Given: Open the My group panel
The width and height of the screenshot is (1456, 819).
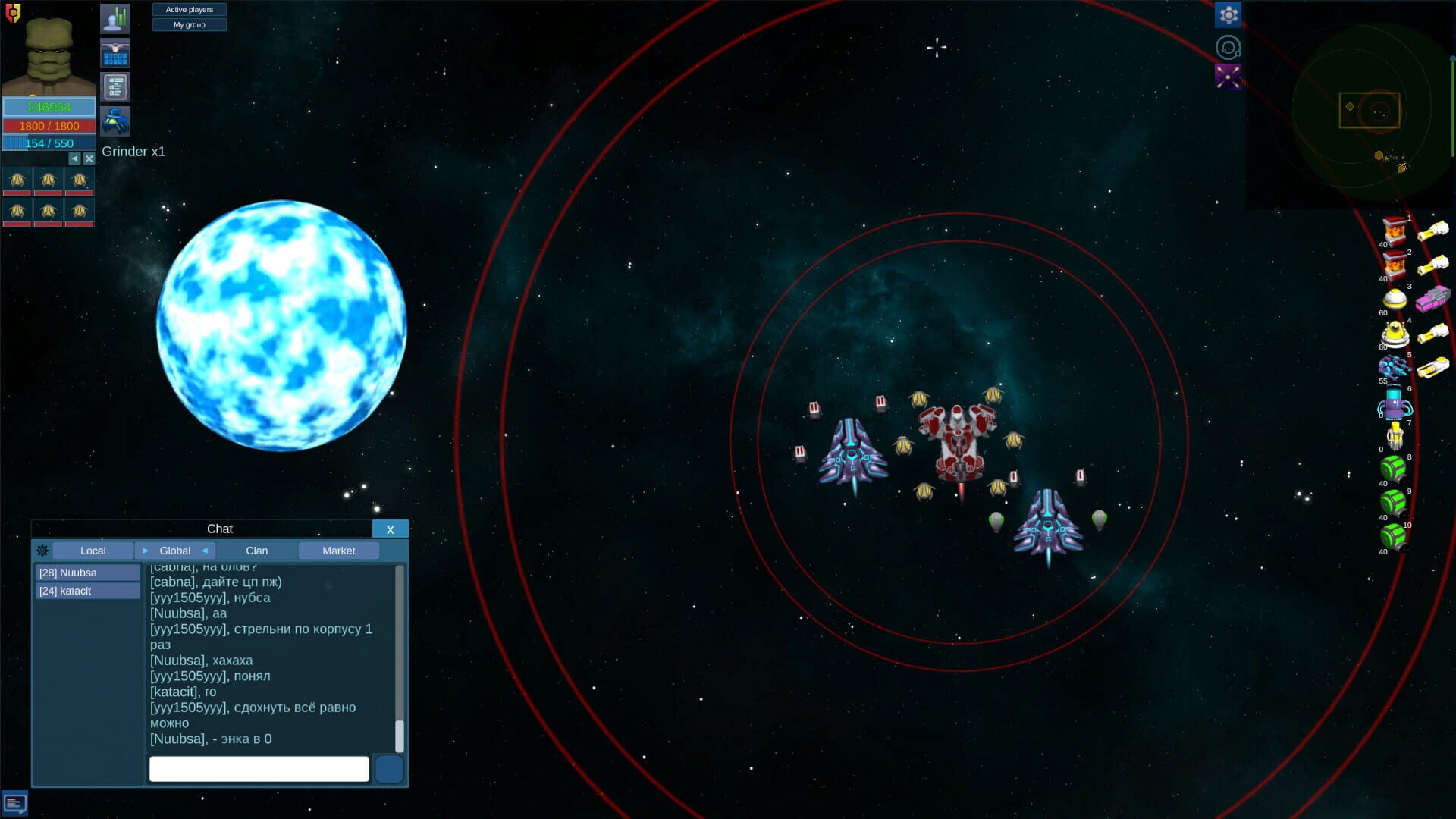Looking at the screenshot, I should pos(189,24).
